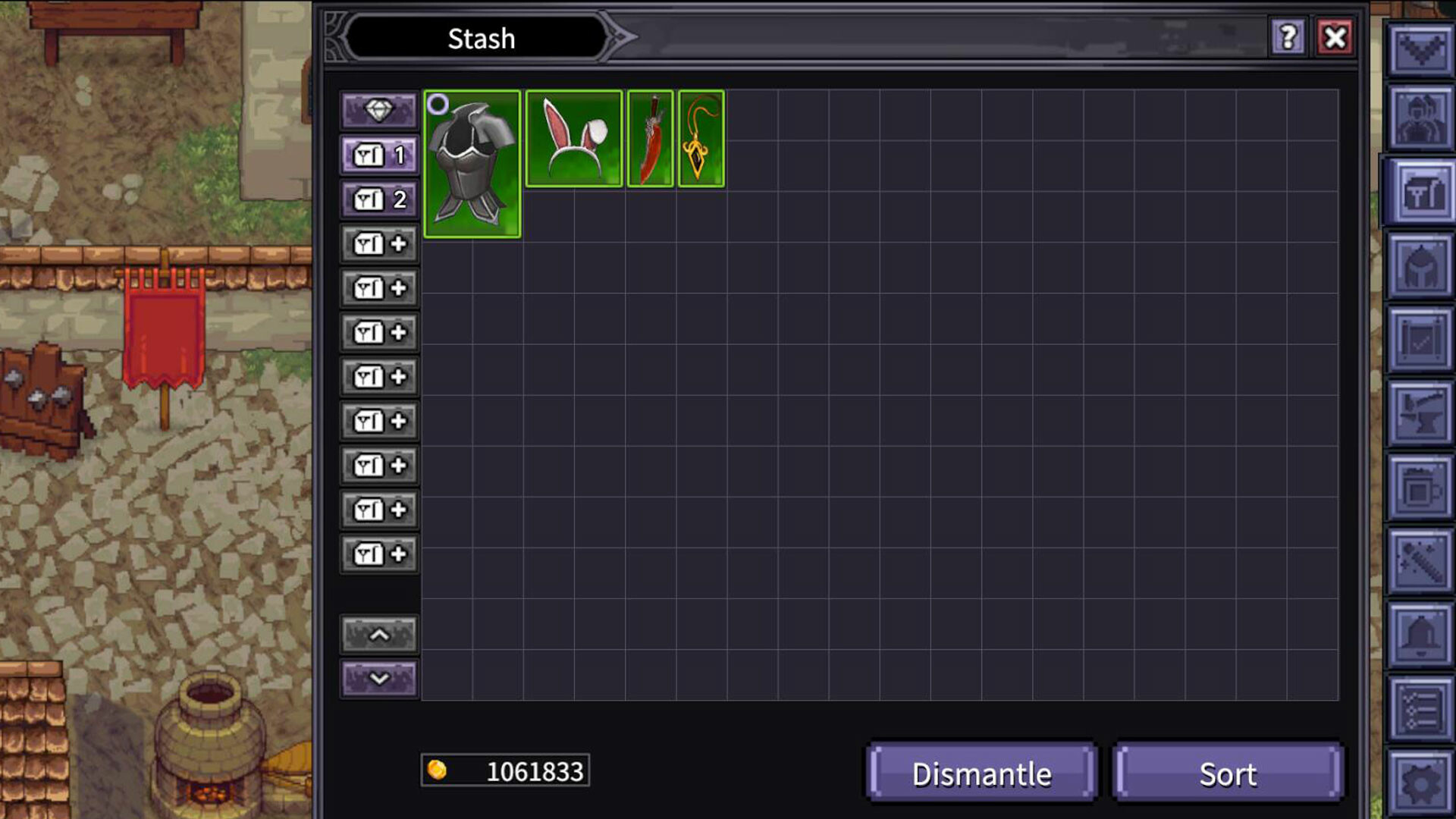Switch to stash tab 2
Image resolution: width=1456 pixels, height=819 pixels.
(x=379, y=198)
